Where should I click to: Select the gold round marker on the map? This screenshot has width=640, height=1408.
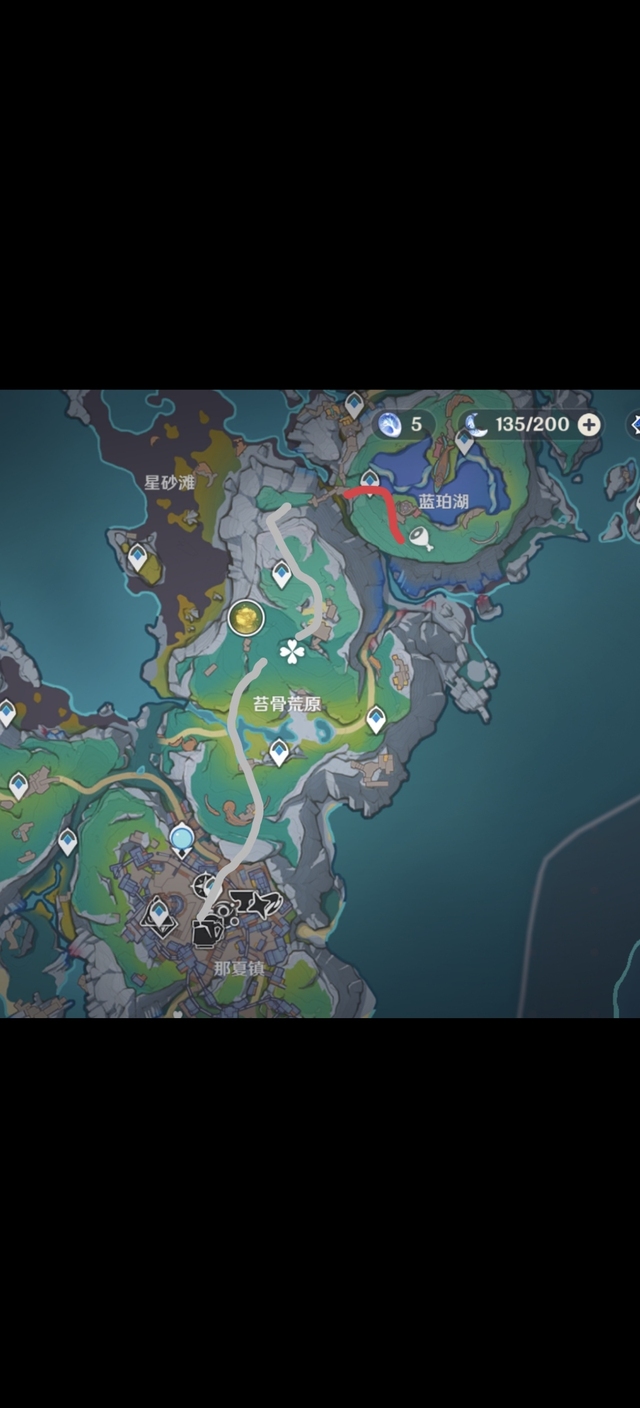click(244, 618)
